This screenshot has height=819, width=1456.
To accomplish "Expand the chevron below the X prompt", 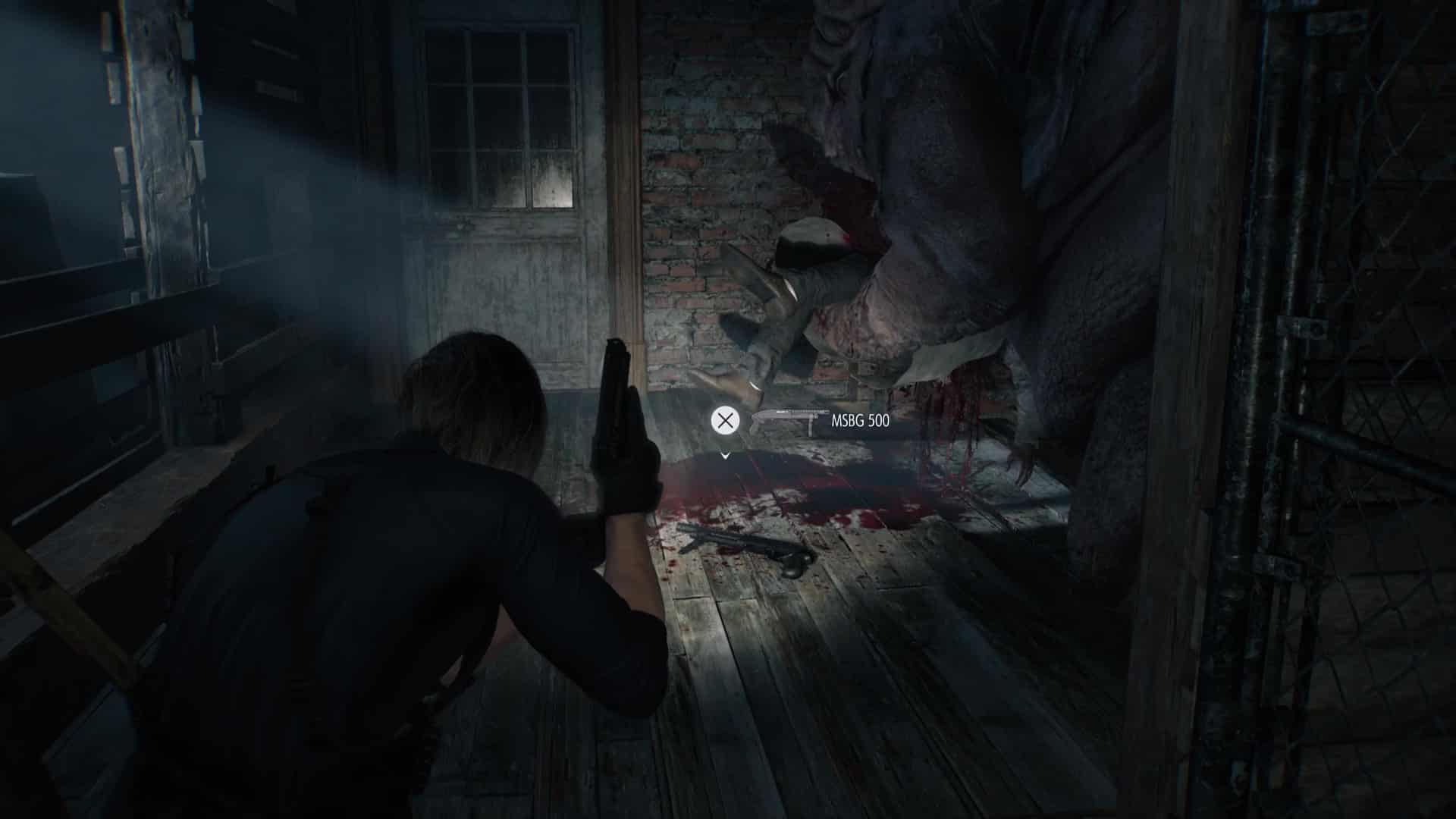I will 726,456.
